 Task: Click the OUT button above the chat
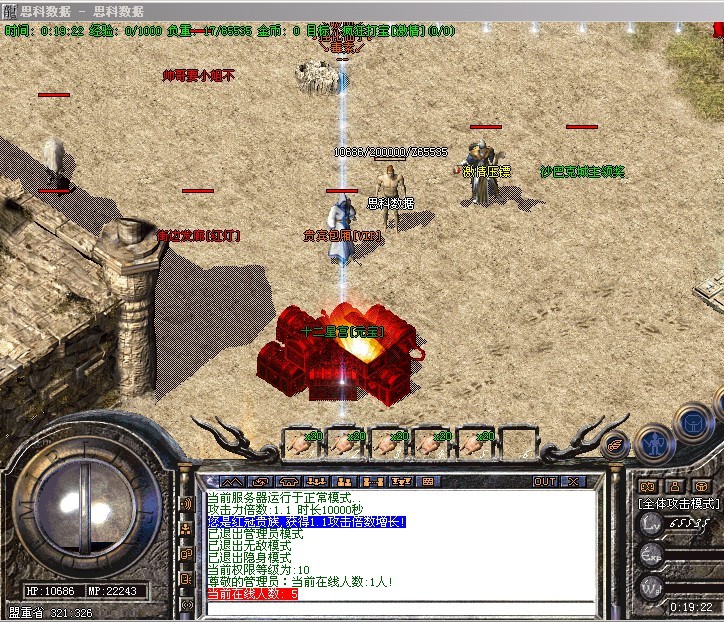tap(545, 481)
